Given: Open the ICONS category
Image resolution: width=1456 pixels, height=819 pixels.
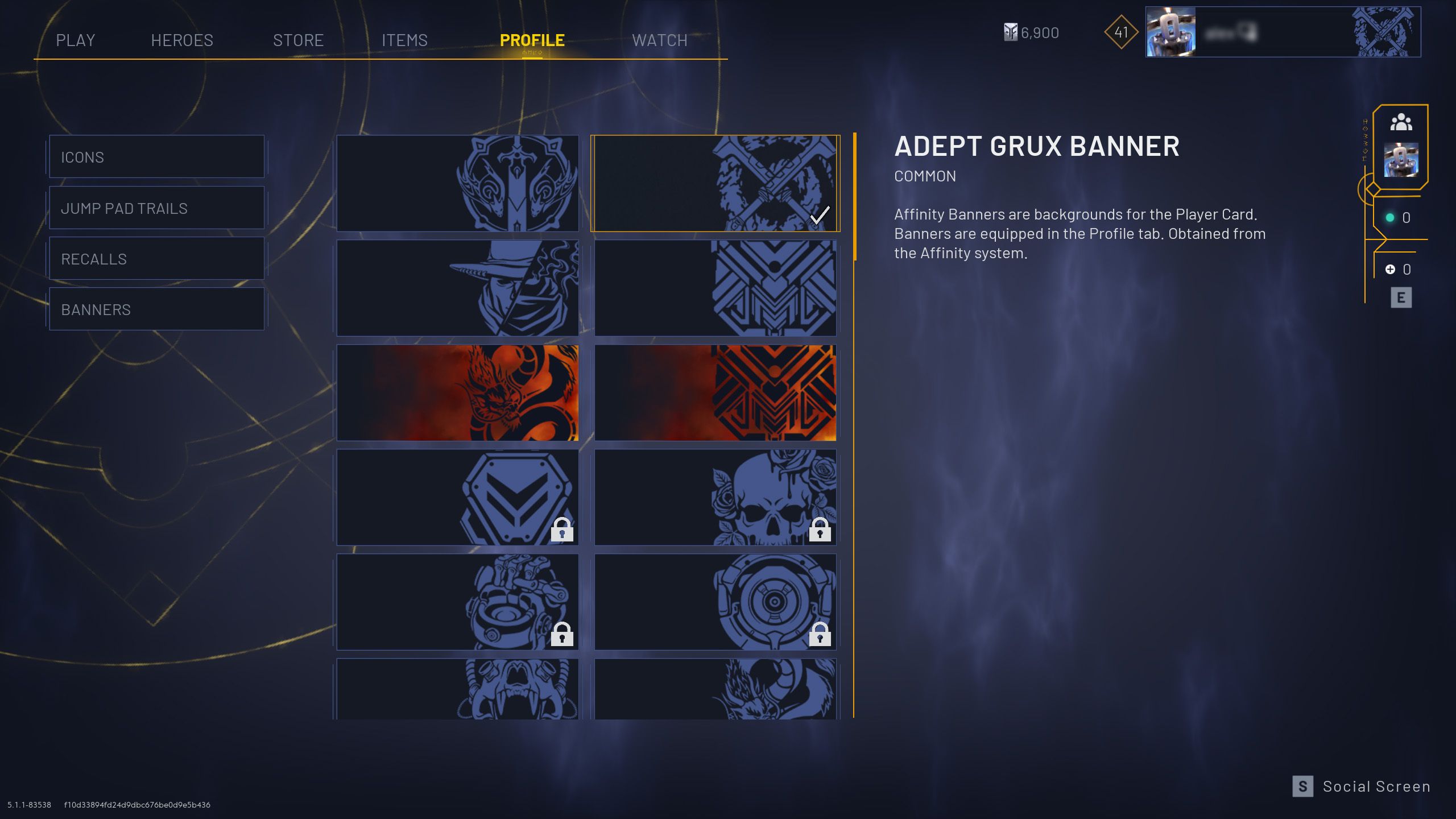Looking at the screenshot, I should point(156,157).
